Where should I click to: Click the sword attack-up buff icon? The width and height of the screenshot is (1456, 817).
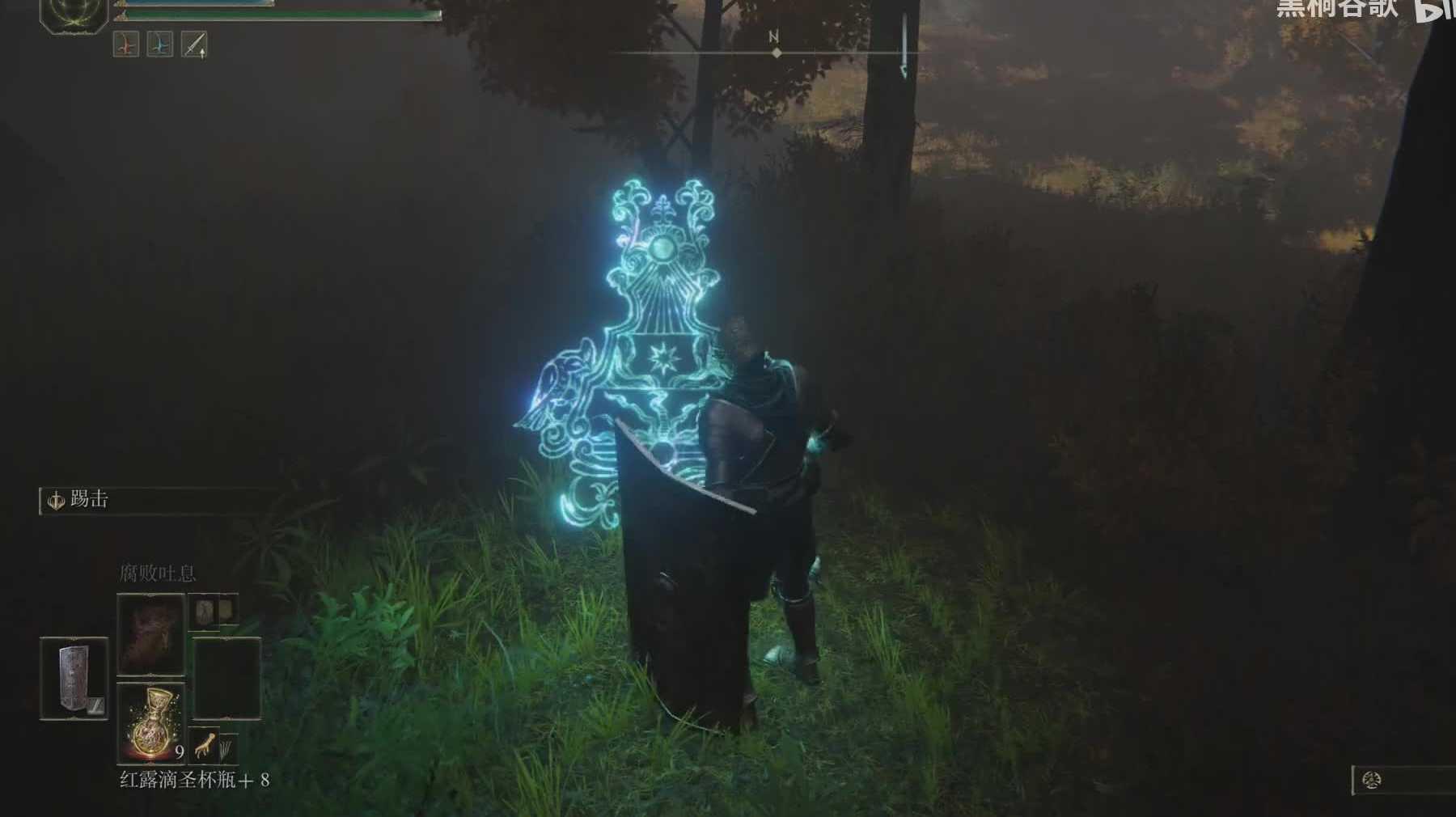click(x=194, y=44)
